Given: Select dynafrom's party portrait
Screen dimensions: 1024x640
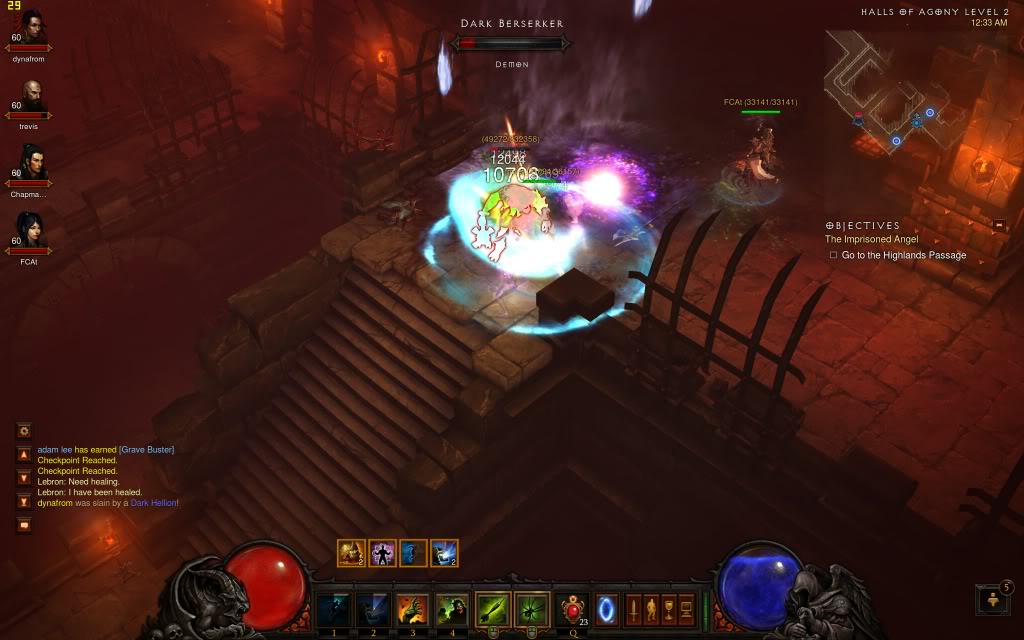Looking at the screenshot, I should [x=31, y=28].
